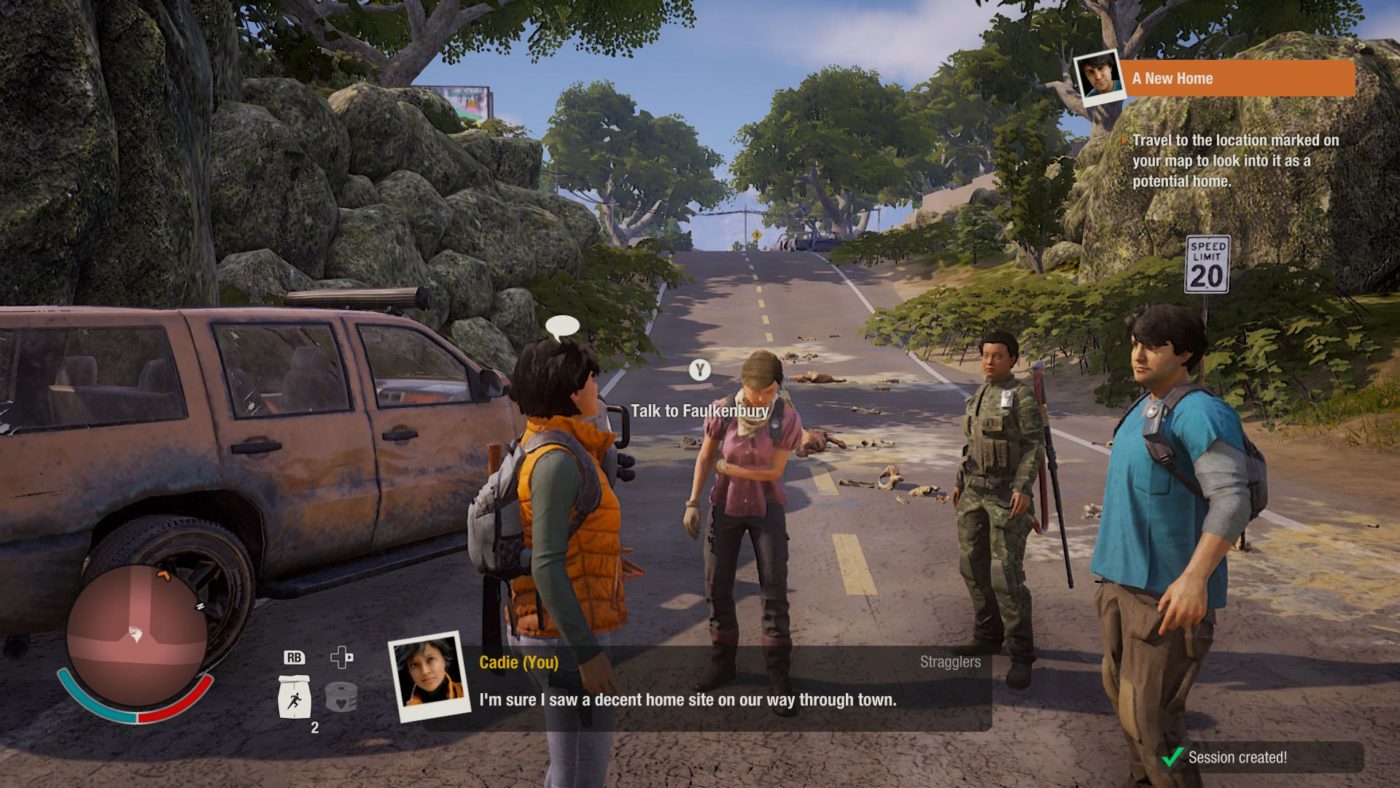Select the bandage roll item slot
This screenshot has width=1400, height=788.
(342, 696)
